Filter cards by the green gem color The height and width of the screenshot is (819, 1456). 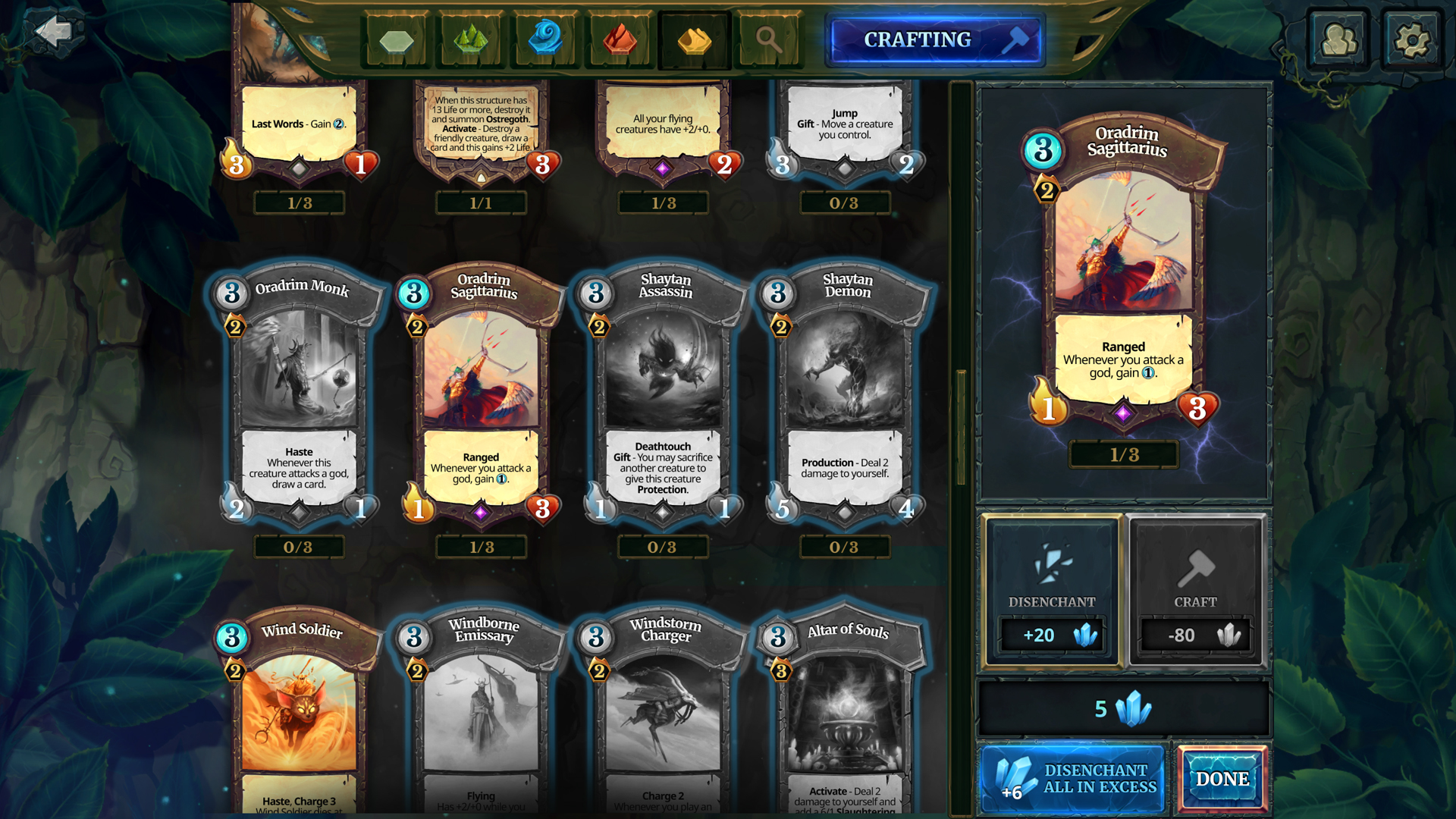470,39
